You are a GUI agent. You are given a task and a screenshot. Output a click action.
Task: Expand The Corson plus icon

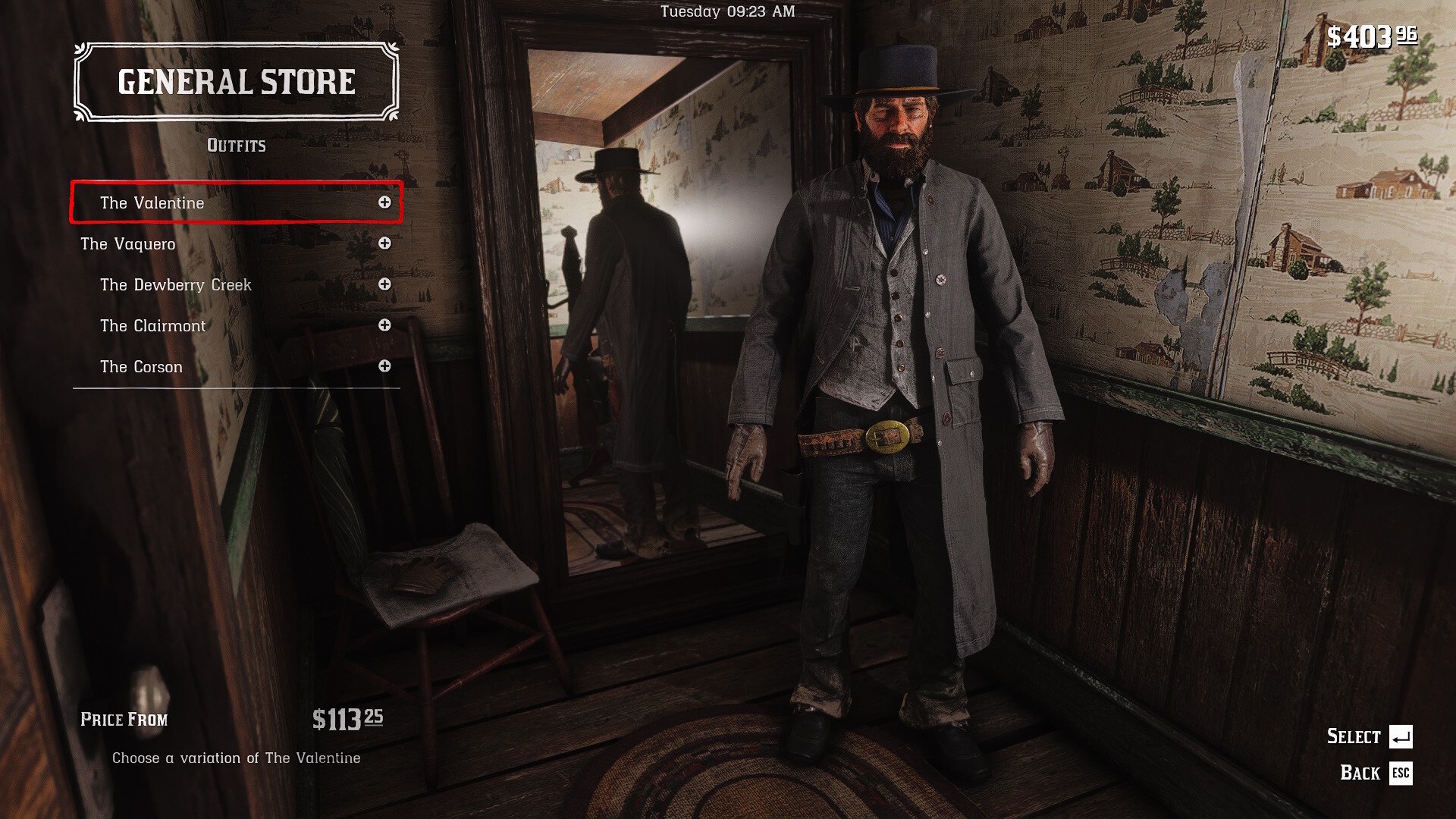(384, 366)
